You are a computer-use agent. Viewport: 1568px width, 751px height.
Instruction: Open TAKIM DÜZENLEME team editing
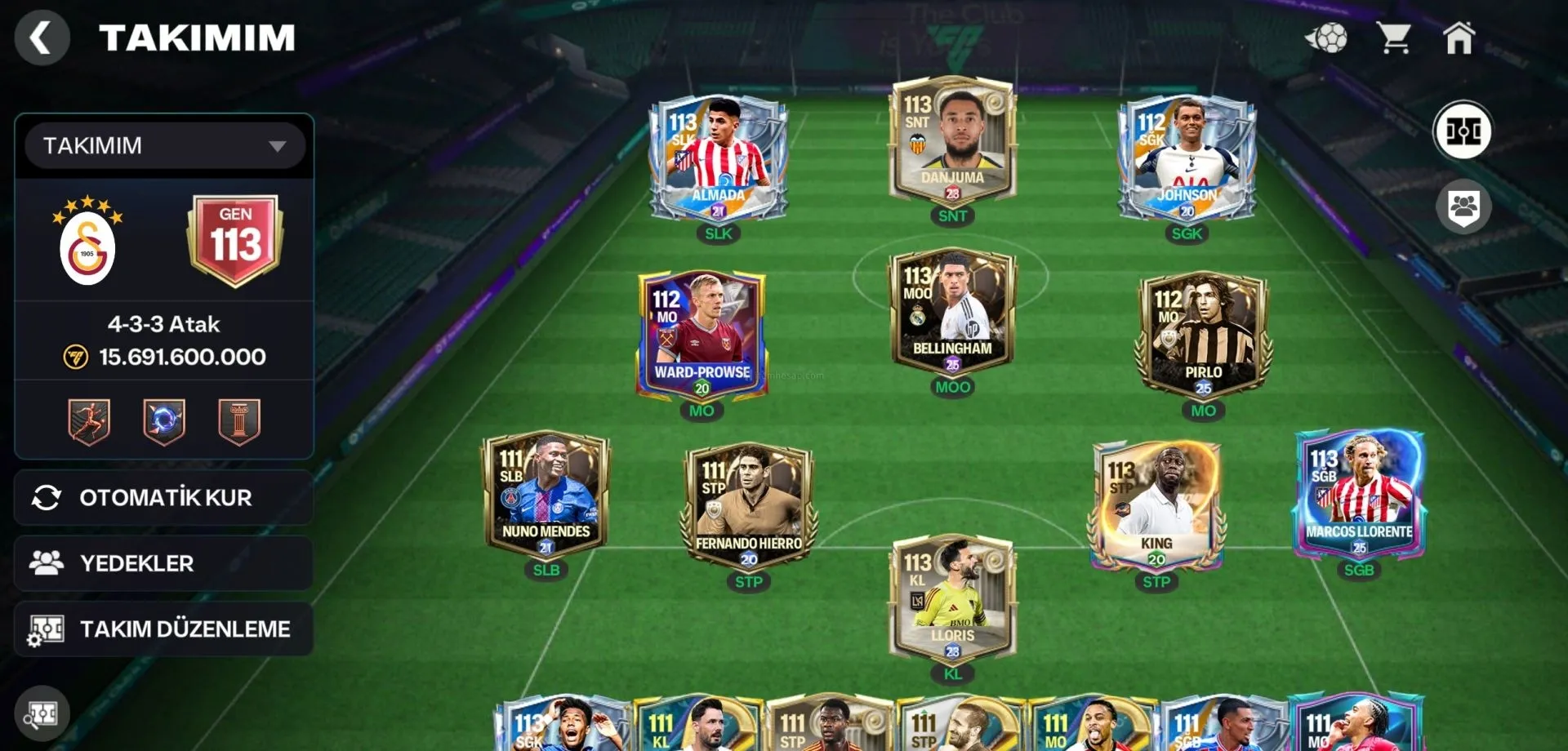pyautogui.click(x=164, y=629)
